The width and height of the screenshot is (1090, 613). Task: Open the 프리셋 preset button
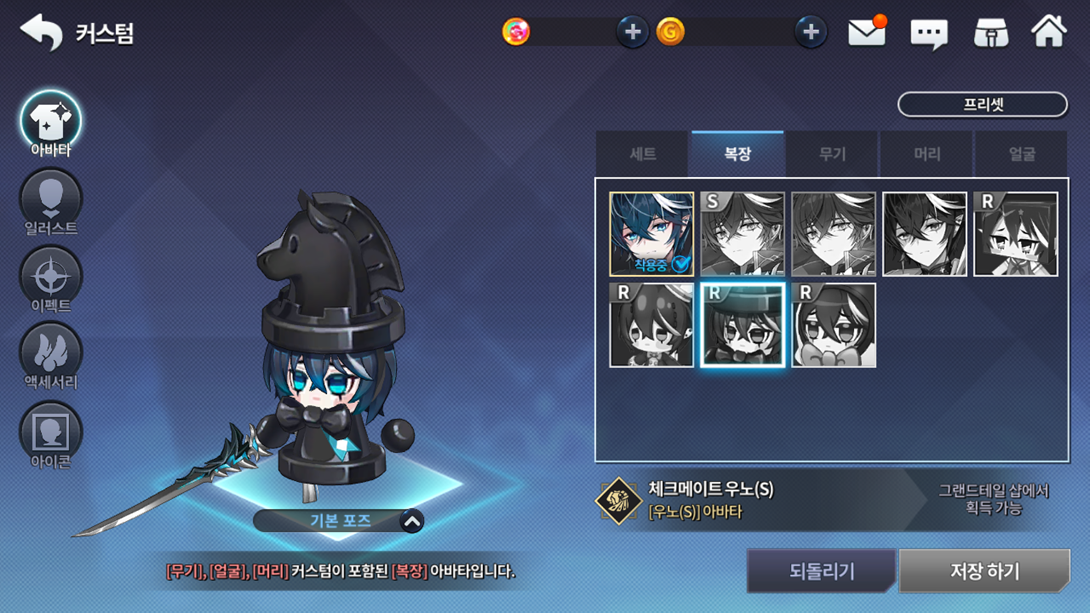coord(982,104)
